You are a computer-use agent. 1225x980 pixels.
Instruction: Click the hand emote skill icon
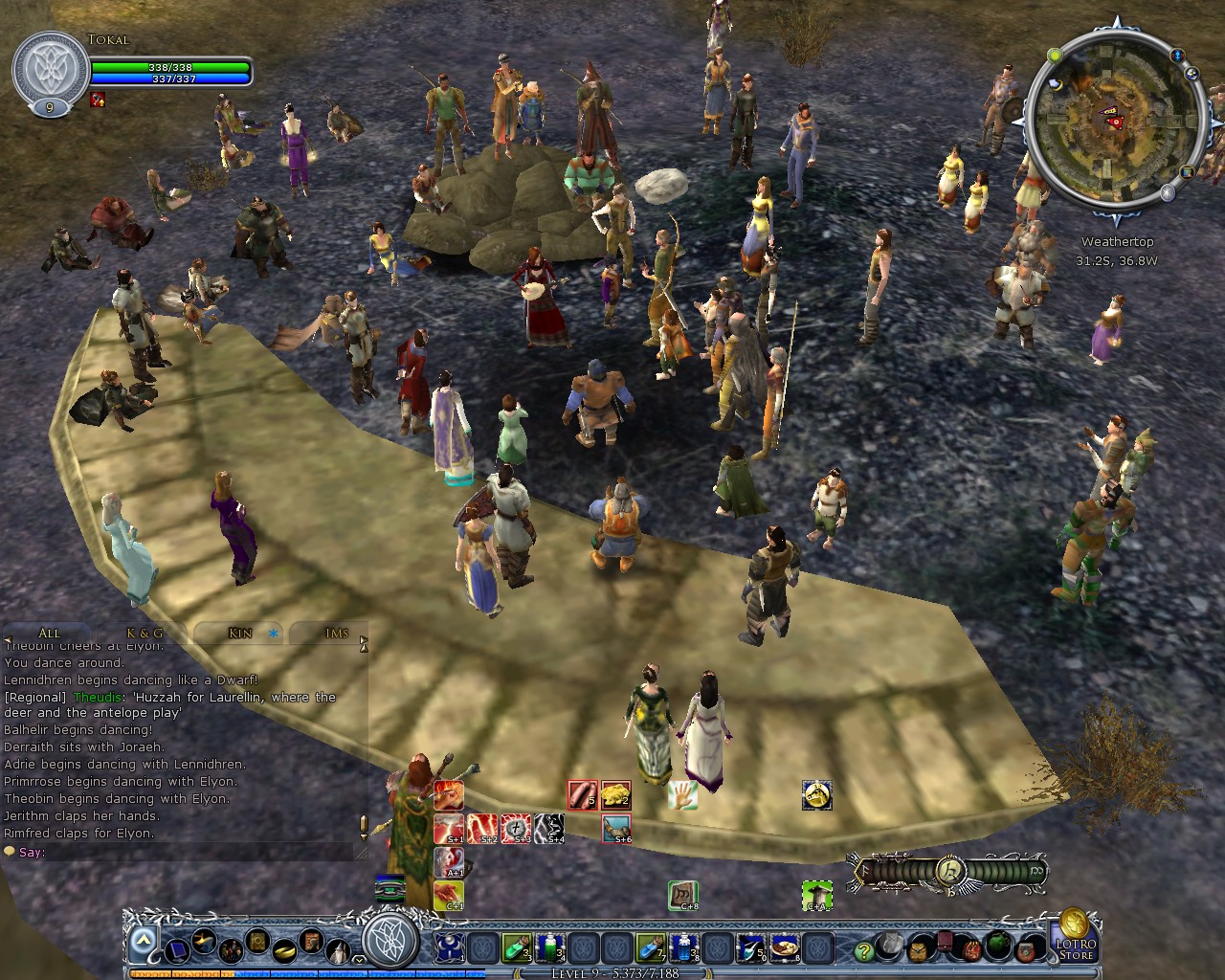coord(682,794)
